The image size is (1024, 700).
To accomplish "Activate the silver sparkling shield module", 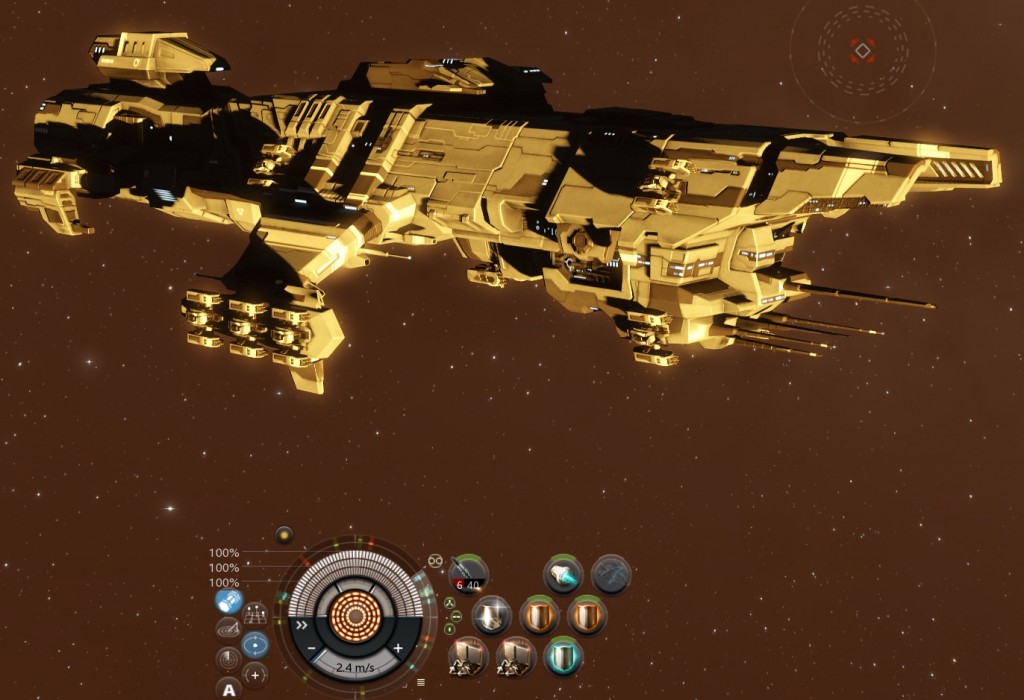I will tap(491, 615).
